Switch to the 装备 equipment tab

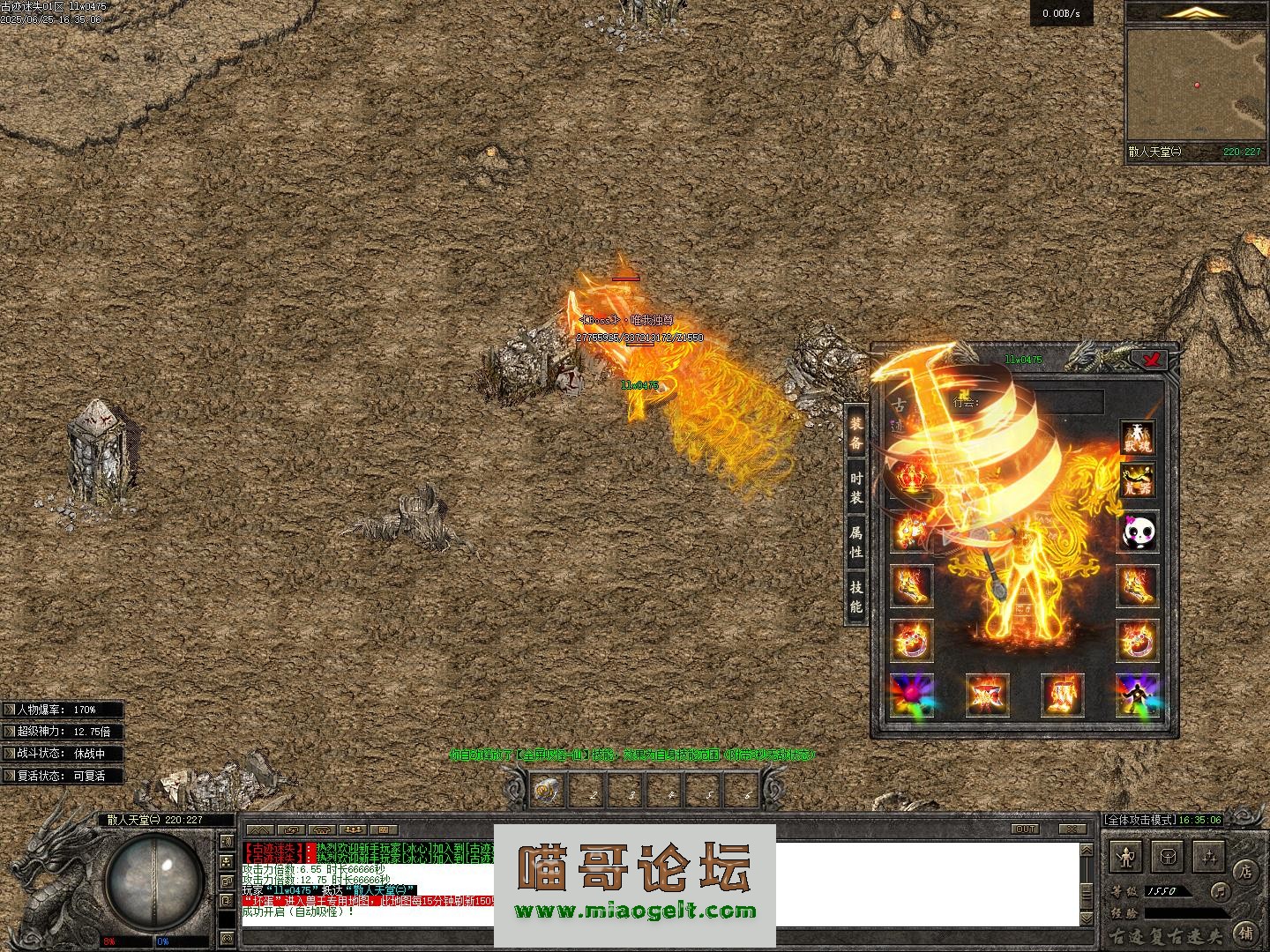(855, 432)
